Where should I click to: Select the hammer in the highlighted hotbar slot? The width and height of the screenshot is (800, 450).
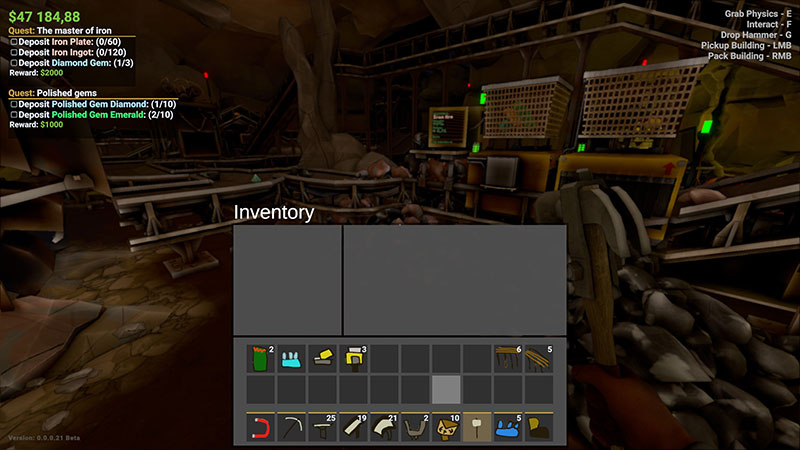(477, 427)
